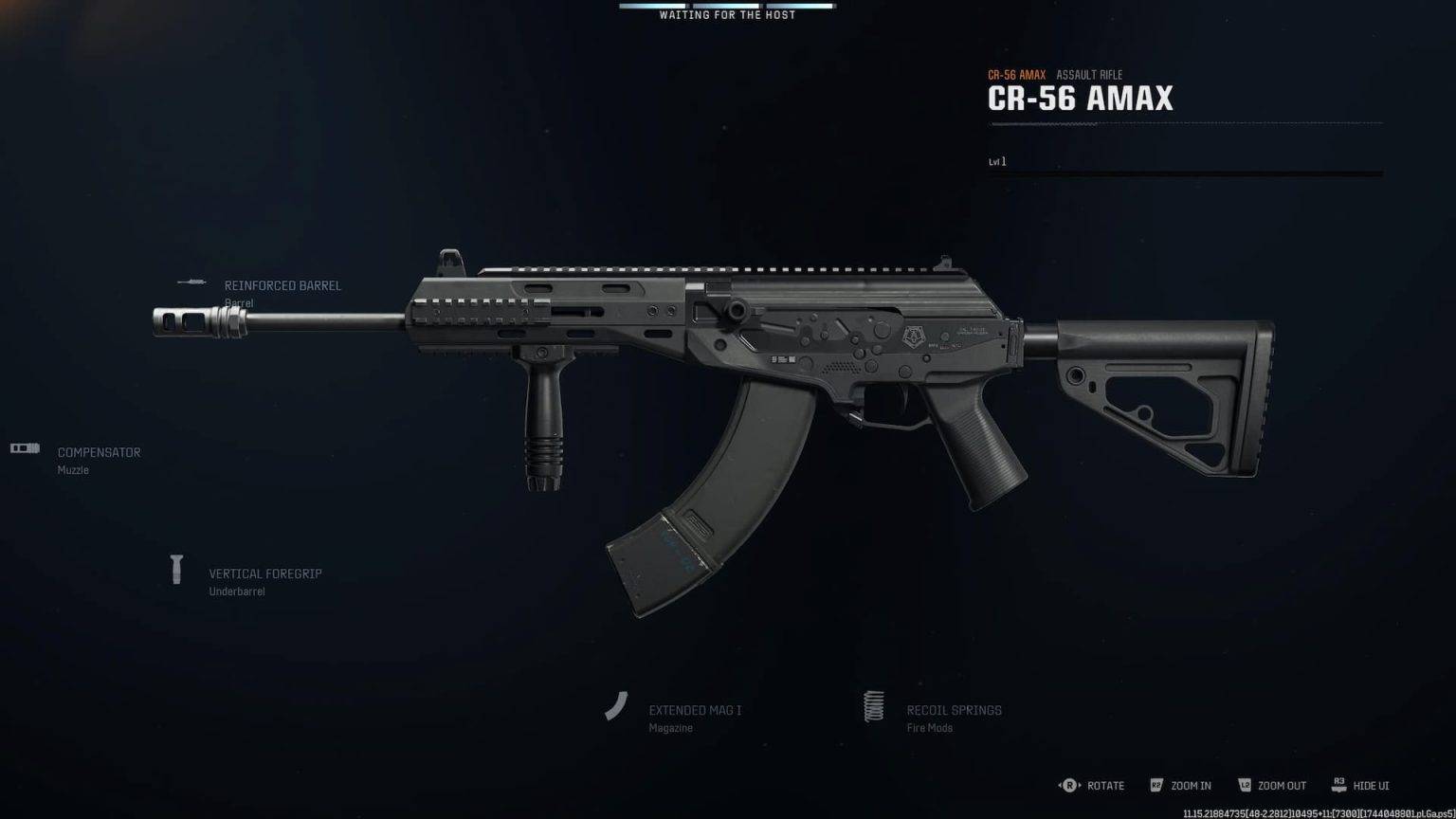Click the L2 icon beside Zoom Out
The height and width of the screenshot is (819, 1456).
1246,785
